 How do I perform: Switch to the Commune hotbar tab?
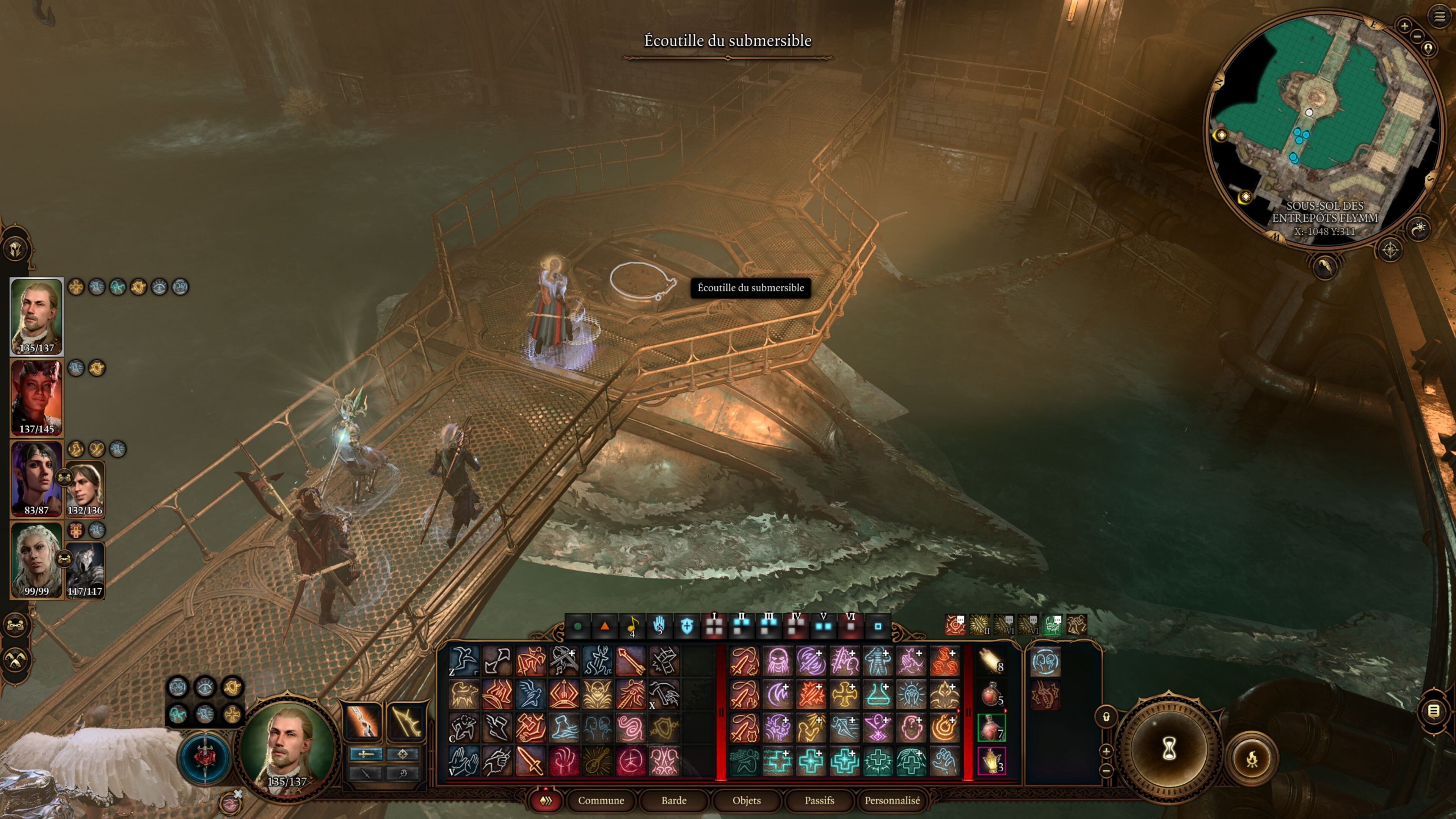click(601, 800)
